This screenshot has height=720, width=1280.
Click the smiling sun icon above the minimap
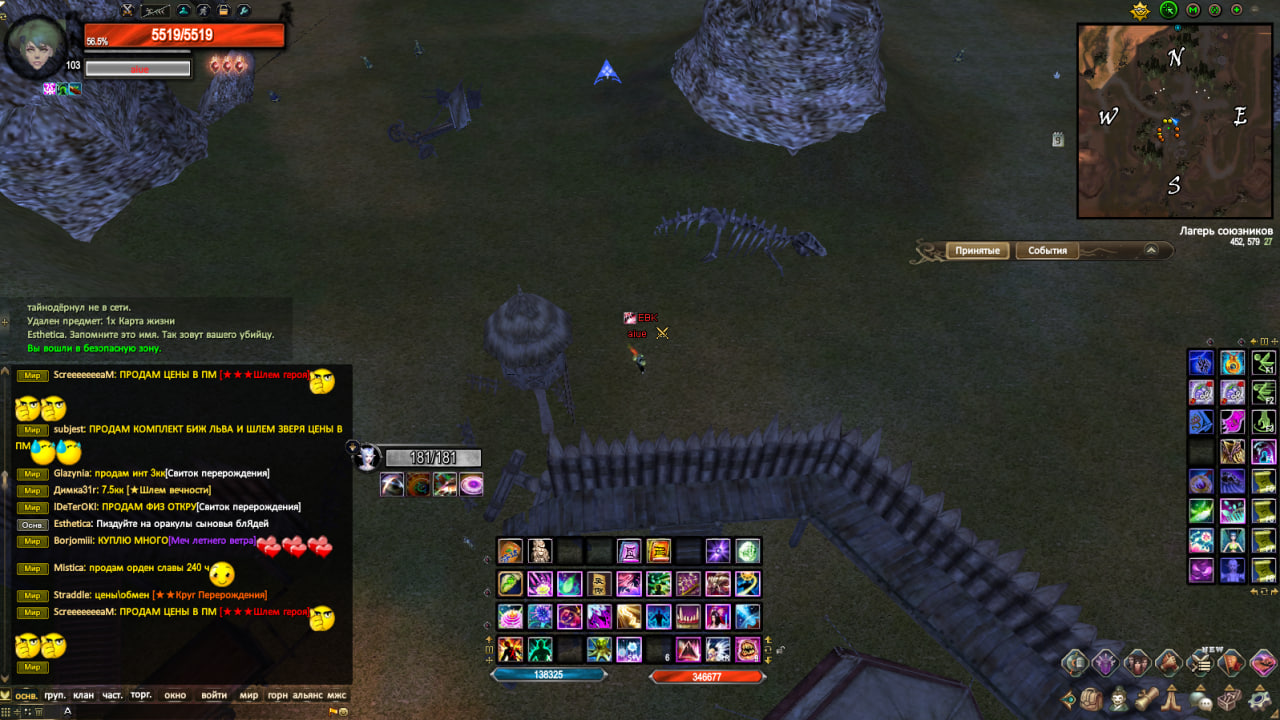1140,11
